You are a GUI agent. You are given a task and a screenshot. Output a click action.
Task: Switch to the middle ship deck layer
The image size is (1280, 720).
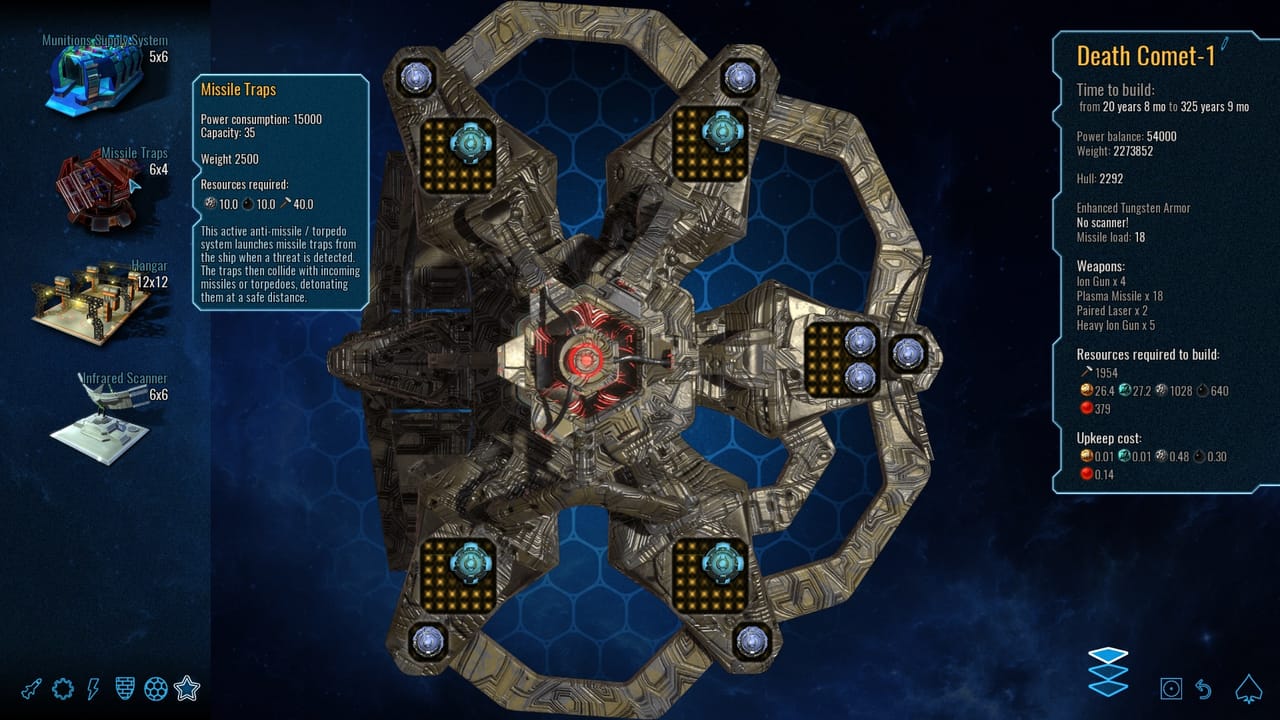(1107, 674)
